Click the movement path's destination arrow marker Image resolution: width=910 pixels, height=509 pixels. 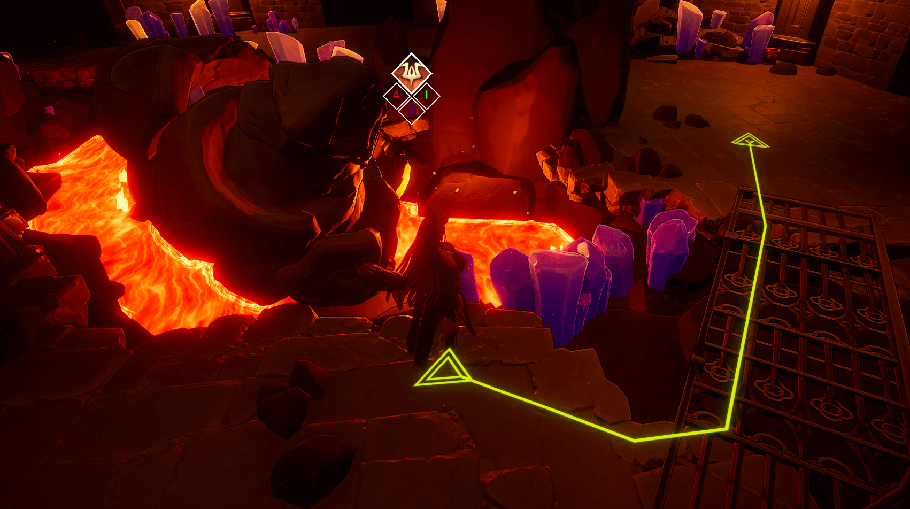[749, 141]
